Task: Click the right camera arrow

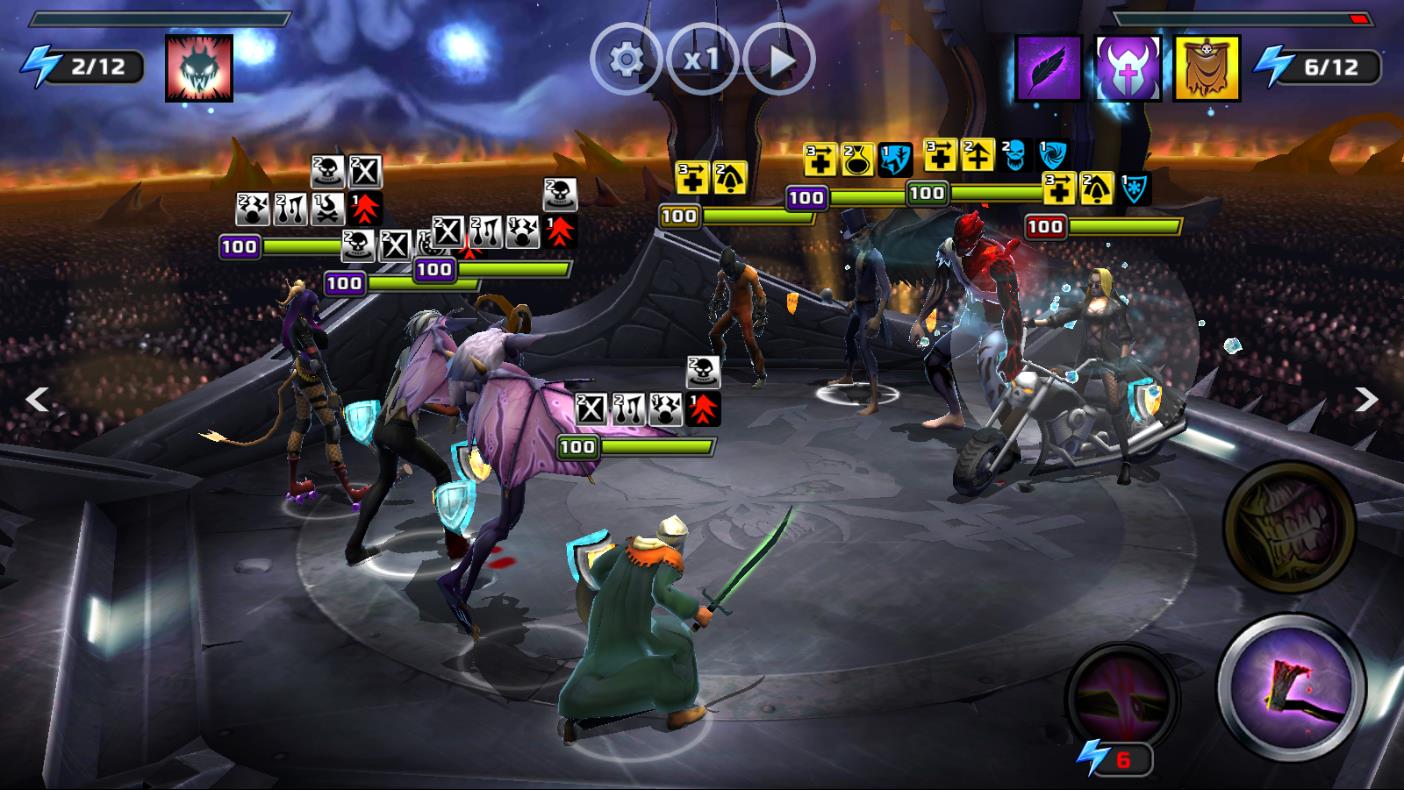Action: click(x=1366, y=400)
